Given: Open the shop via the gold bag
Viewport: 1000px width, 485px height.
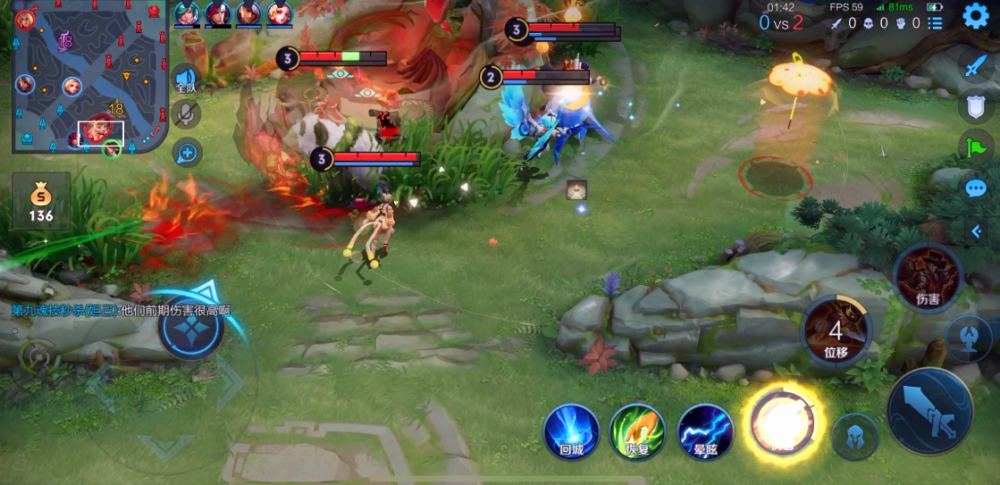Looking at the screenshot, I should click(x=41, y=201).
